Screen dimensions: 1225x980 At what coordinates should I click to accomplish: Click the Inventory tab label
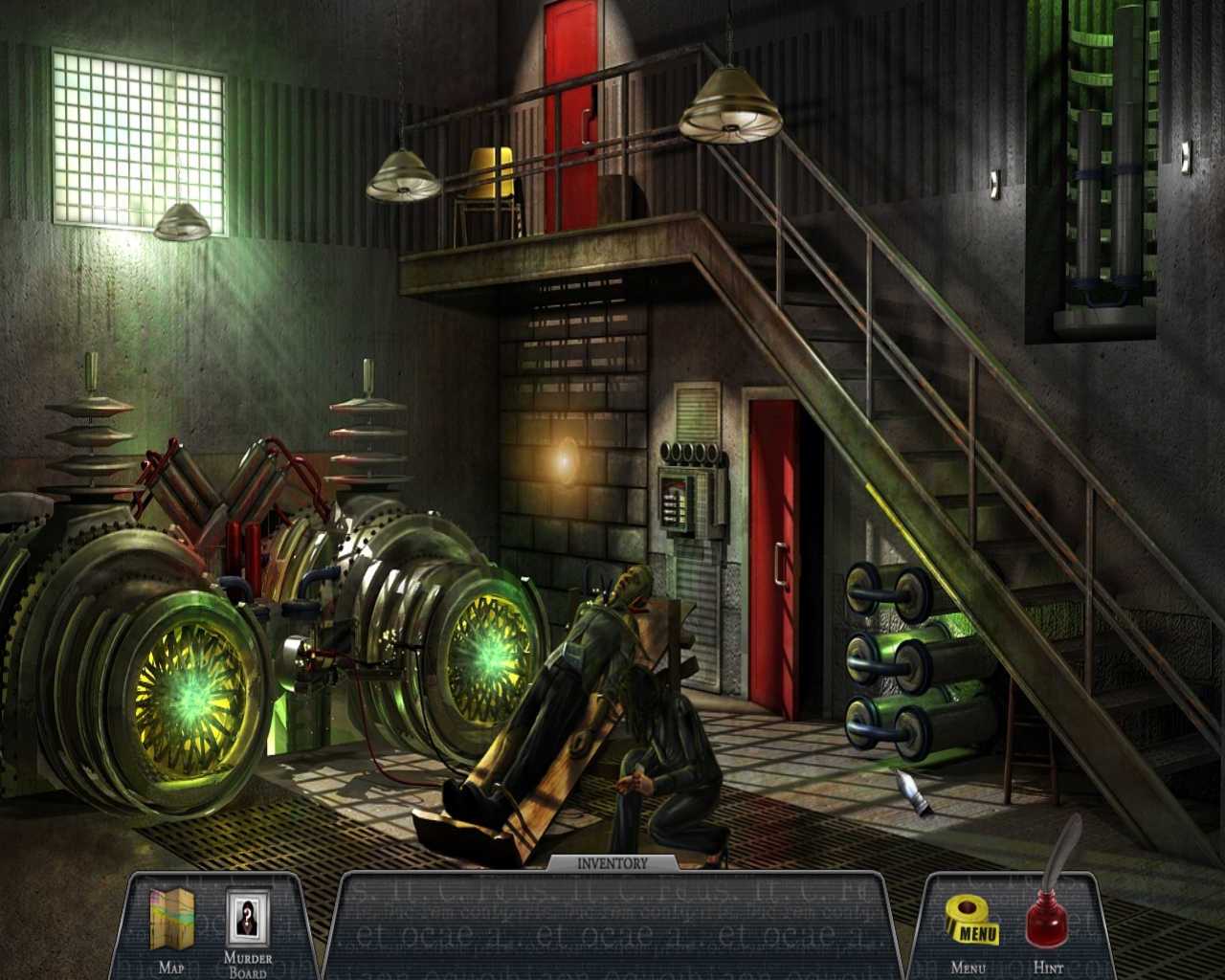pyautogui.click(x=612, y=863)
